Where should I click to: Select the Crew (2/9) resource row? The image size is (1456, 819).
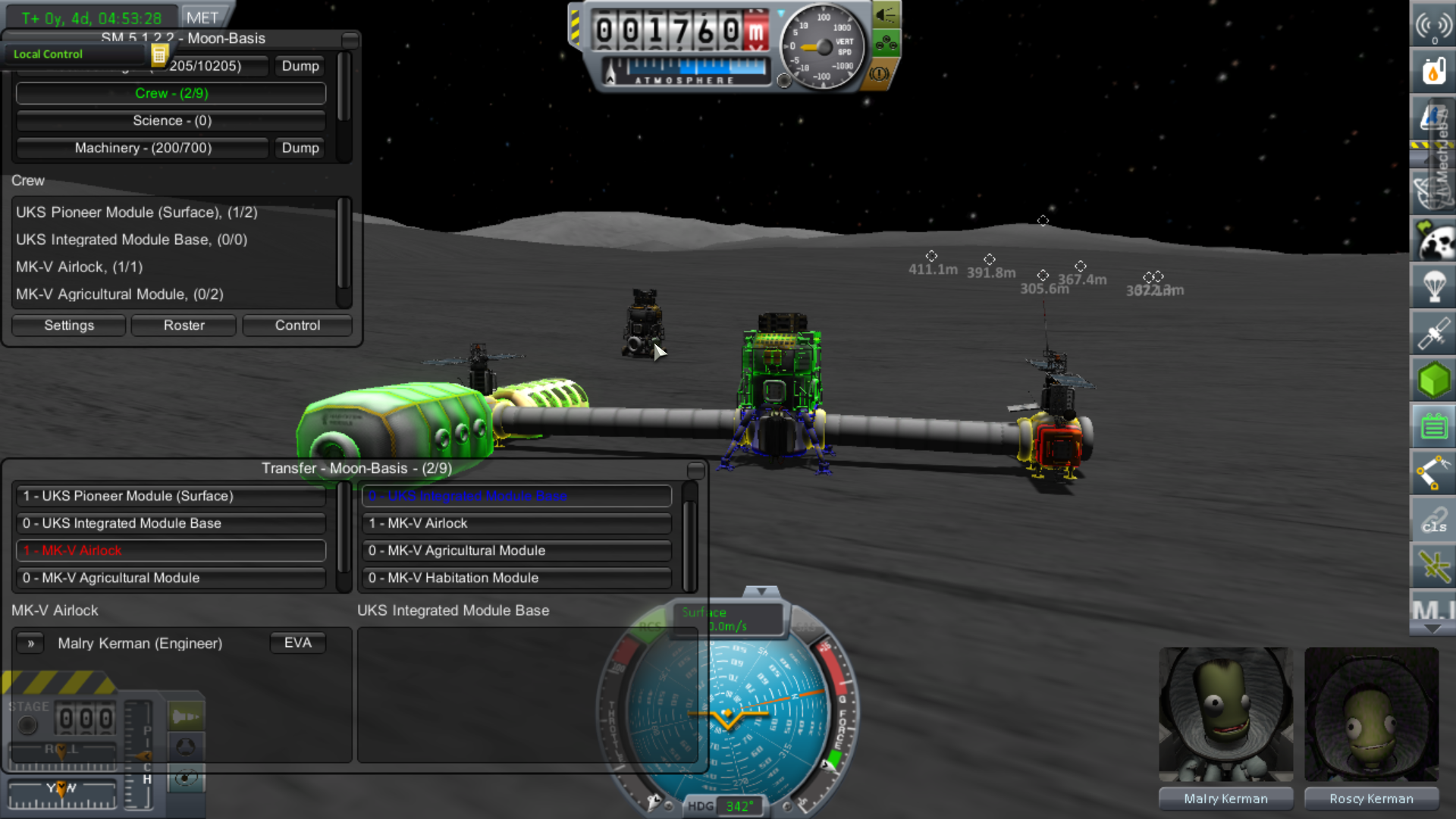point(171,93)
